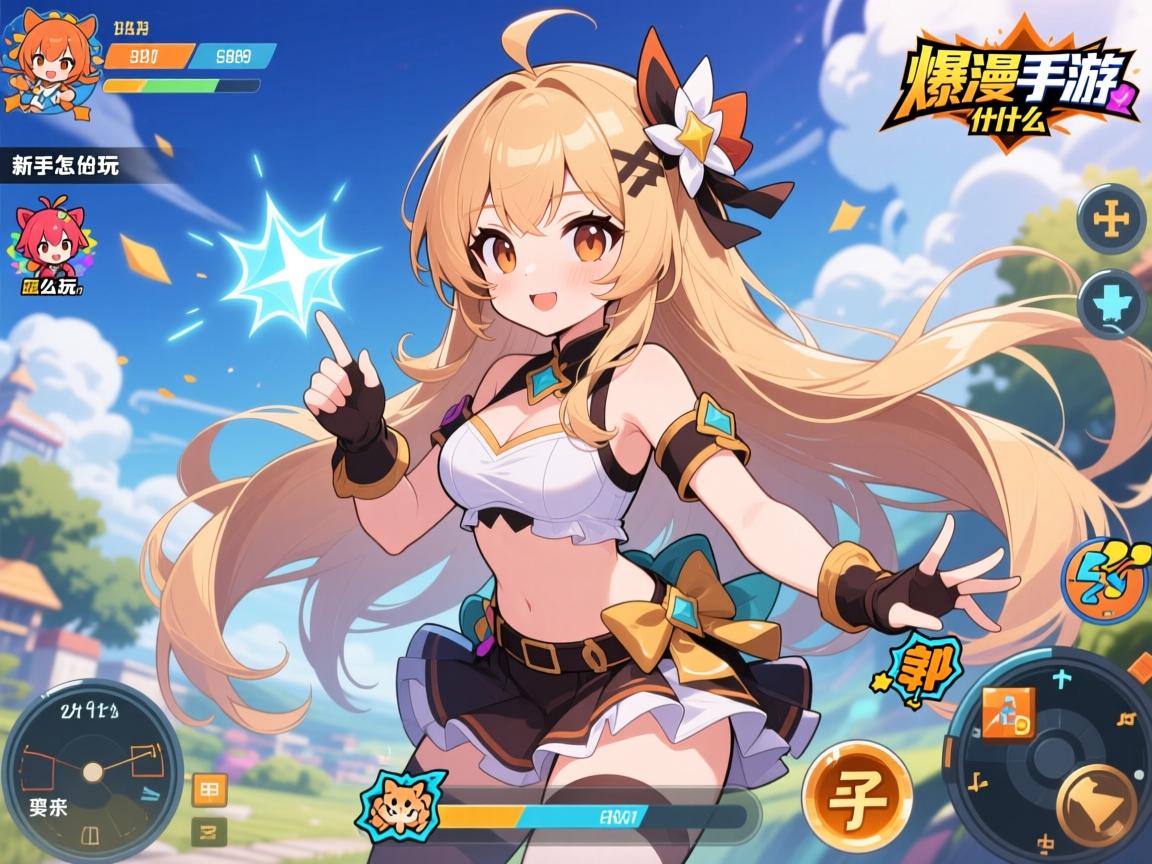Tap the gold 子 round button

[x=857, y=797]
